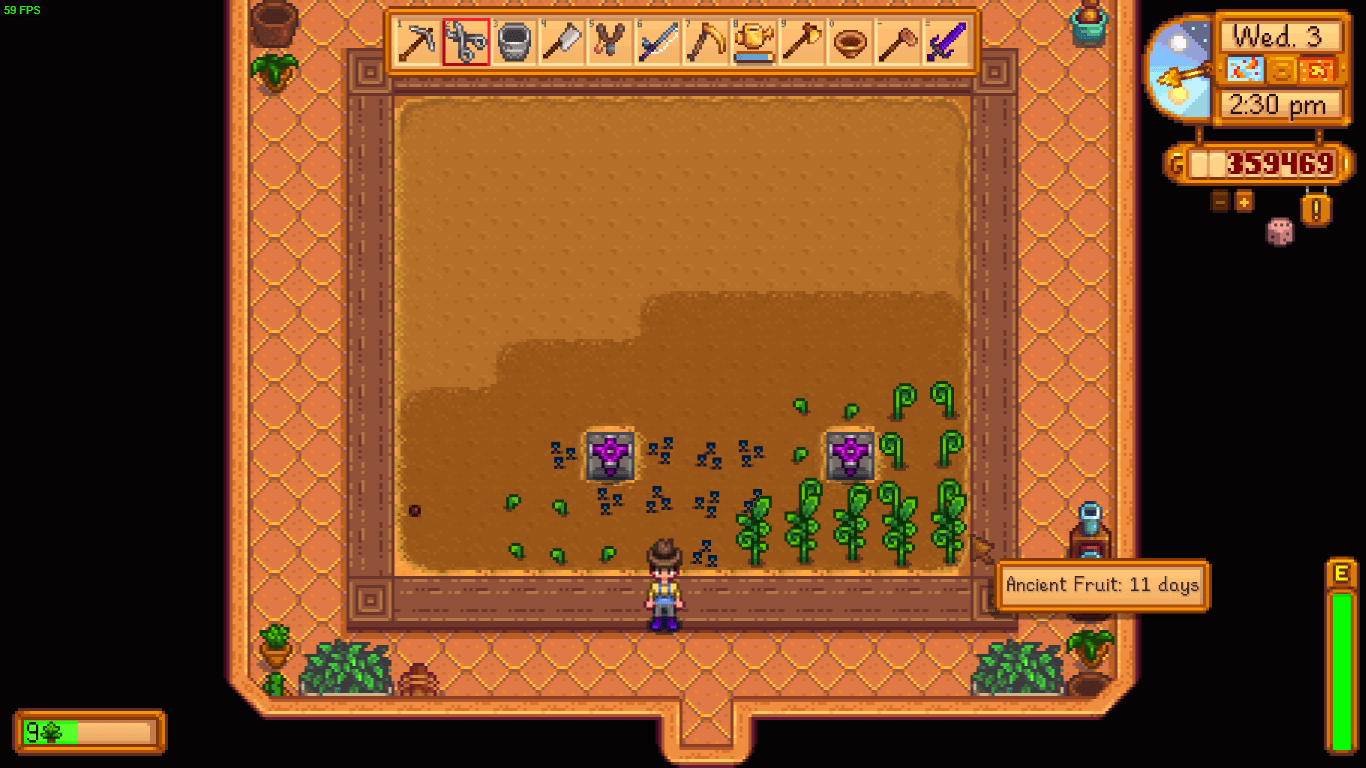Screen dimensions: 1366x768
Task: Click the zoom out minus button
Action: coord(1219,202)
